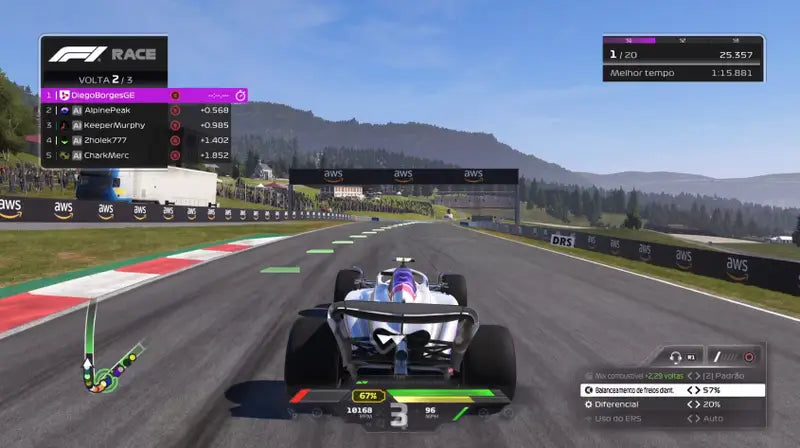
Task: Select the Balanceamento de freios dianteiro row
Action: point(670,390)
